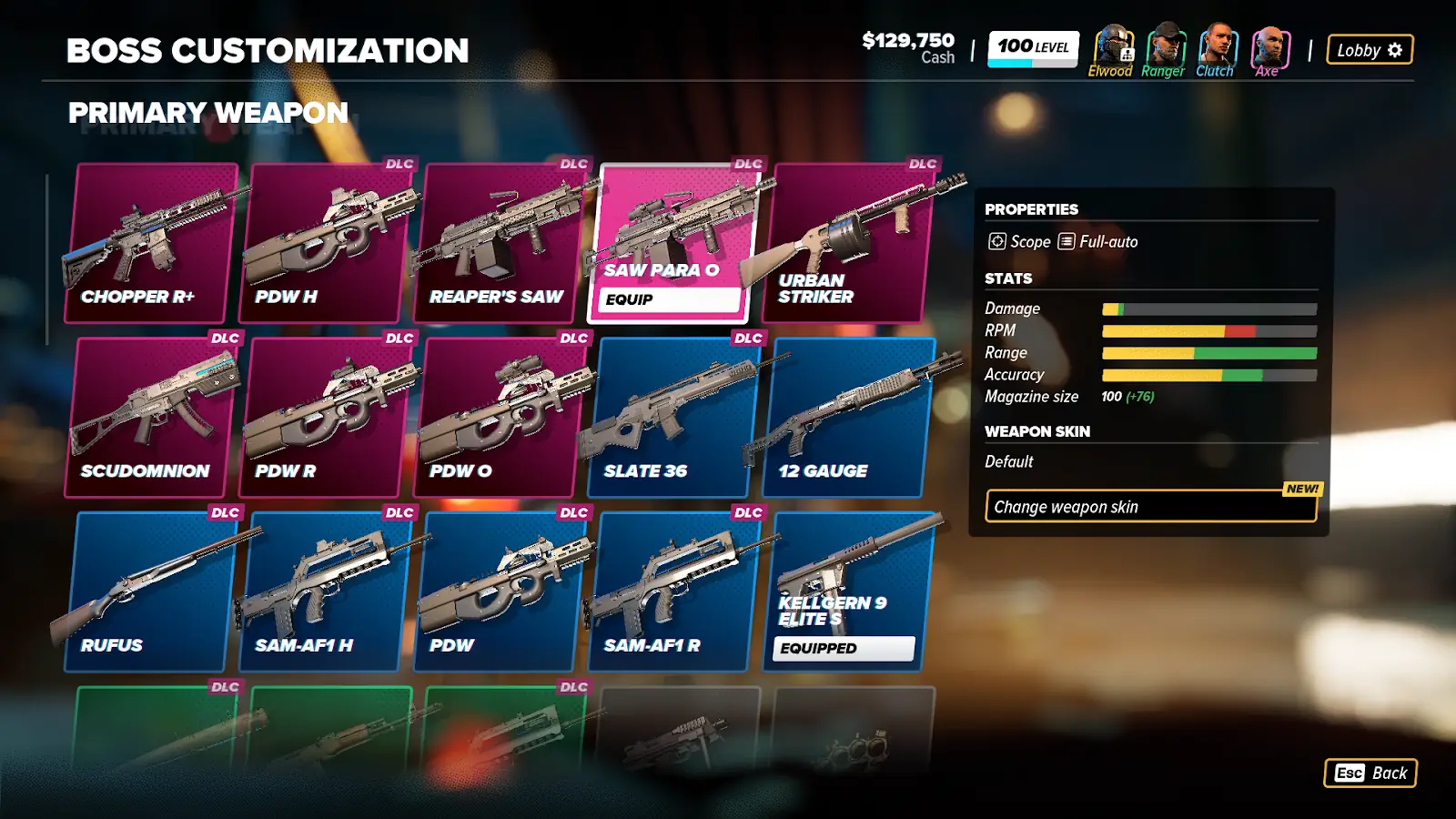The width and height of the screenshot is (1456, 819).
Task: Choose the SAM-AF1 R weapon tile
Action: click(673, 591)
